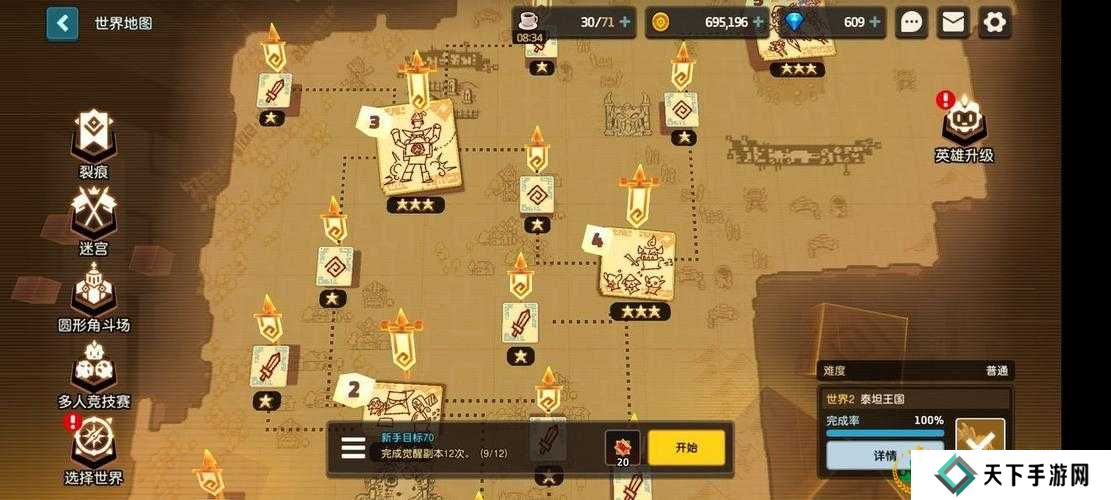Open the gear settings menu
Image resolution: width=1111 pixels, height=500 pixels.
(994, 23)
